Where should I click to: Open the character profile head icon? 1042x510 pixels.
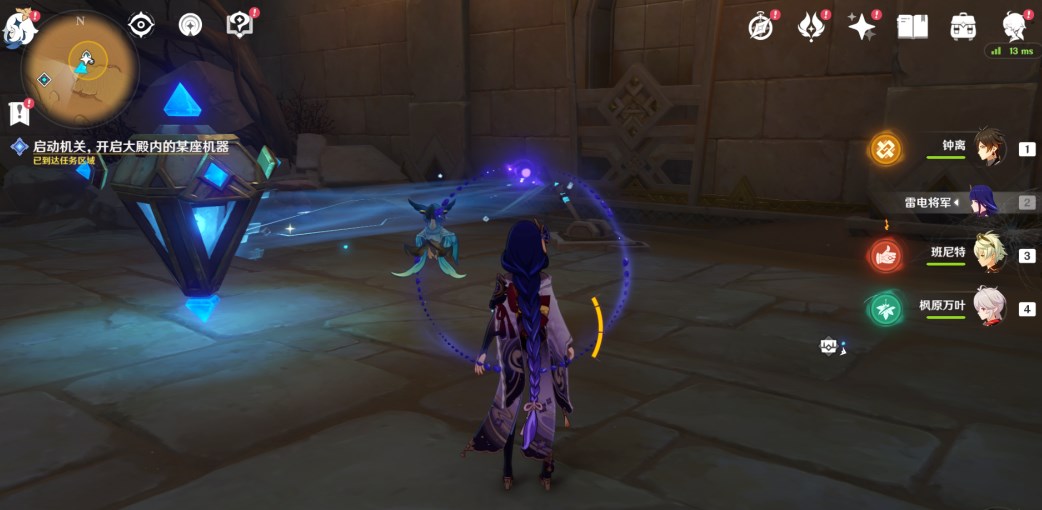tap(1015, 27)
